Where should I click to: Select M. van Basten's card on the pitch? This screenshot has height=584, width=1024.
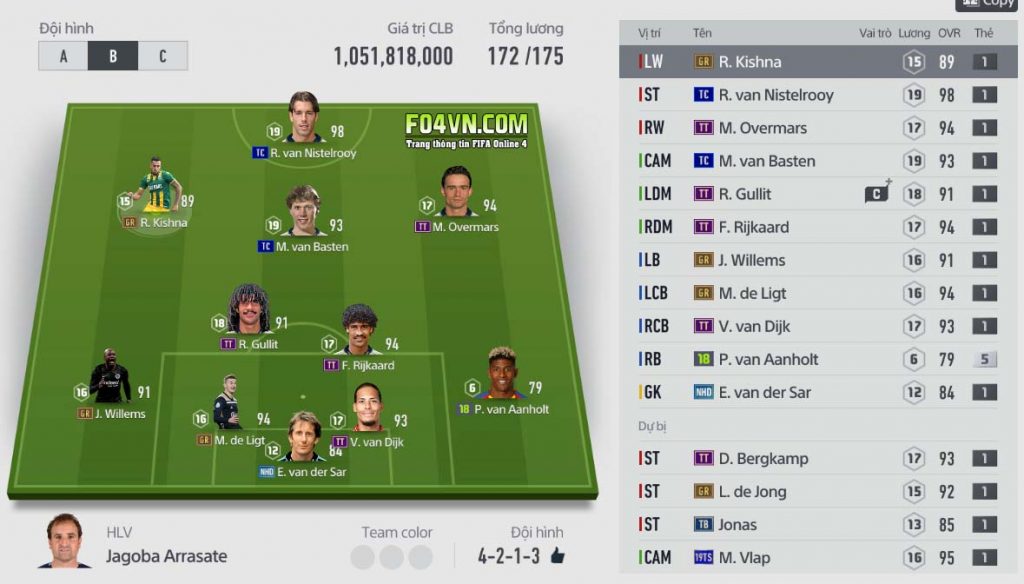pos(302,213)
